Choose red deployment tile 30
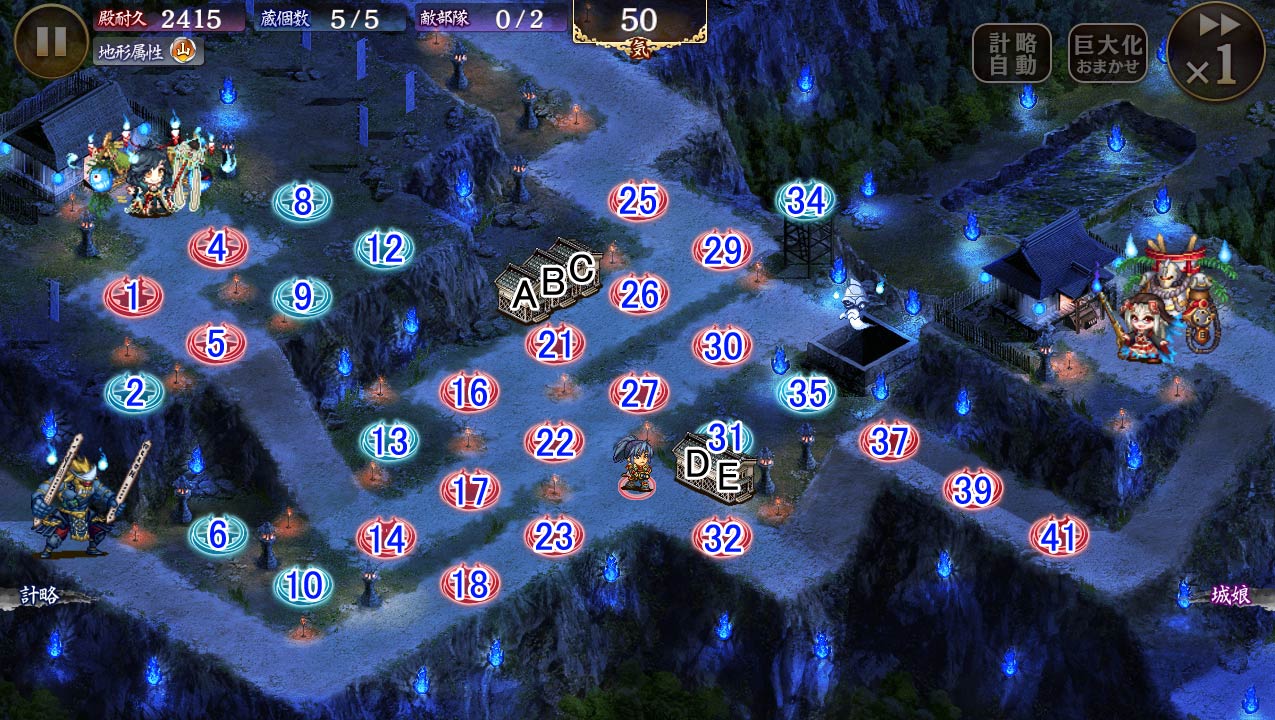 (722, 346)
